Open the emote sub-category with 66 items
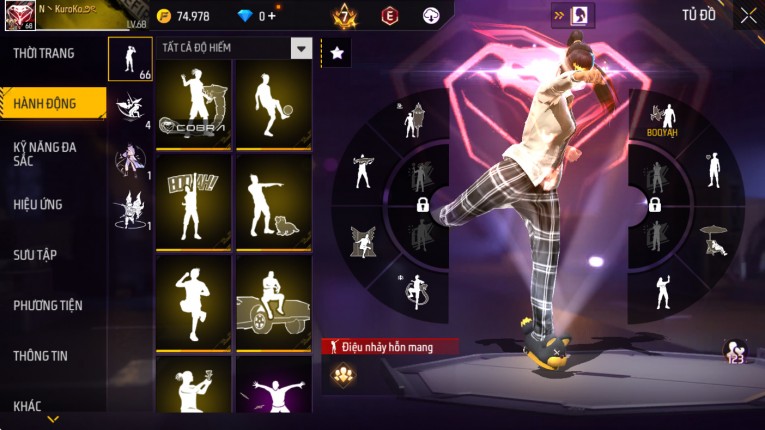The image size is (765, 430). [x=130, y=59]
